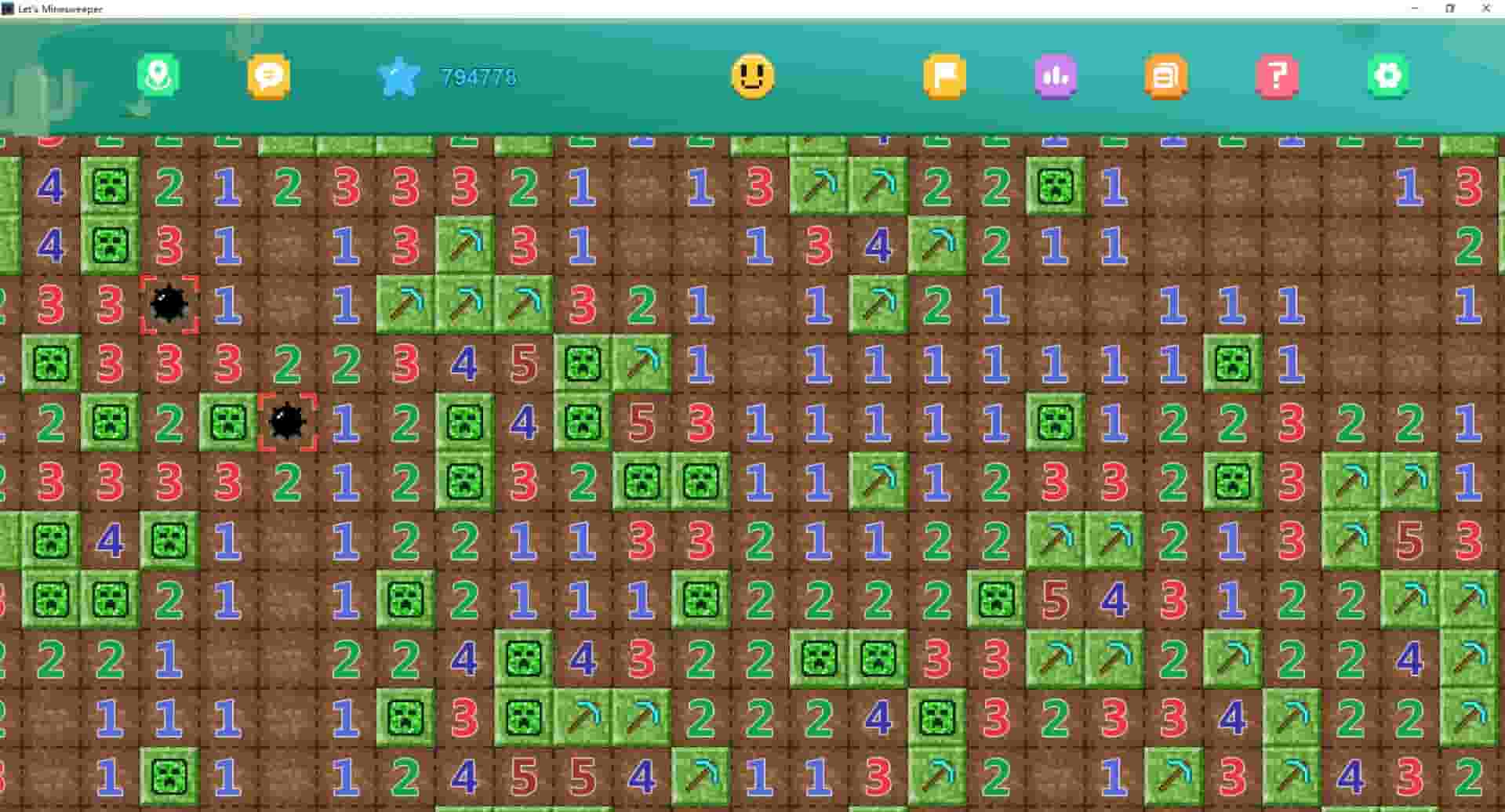
Task: Open the orange document panel icon
Action: (1165, 77)
